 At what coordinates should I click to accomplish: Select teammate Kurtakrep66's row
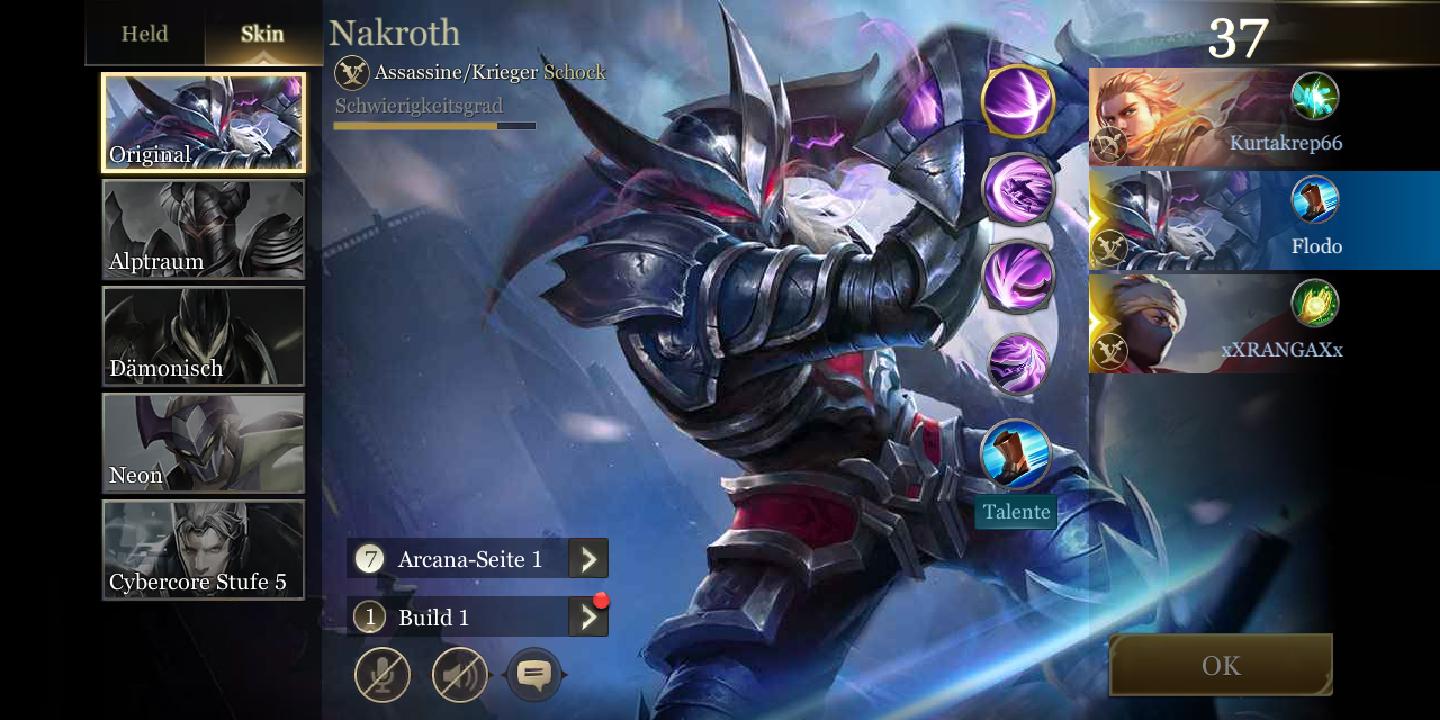click(x=1215, y=118)
